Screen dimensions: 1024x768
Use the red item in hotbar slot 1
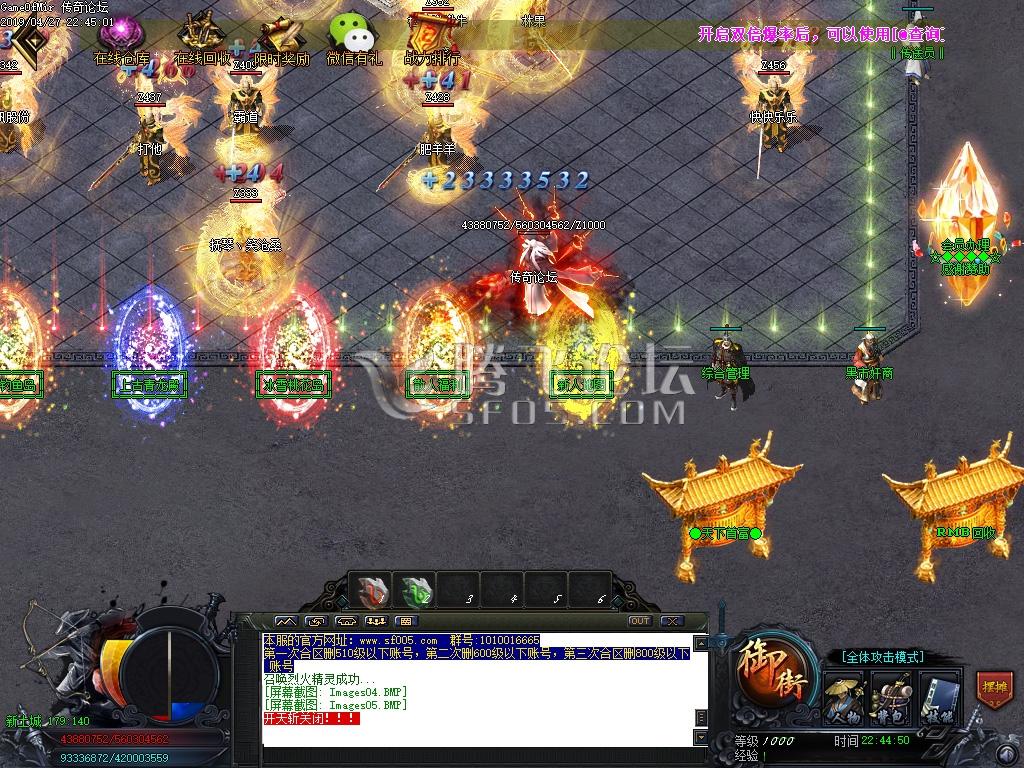pyautogui.click(x=374, y=591)
